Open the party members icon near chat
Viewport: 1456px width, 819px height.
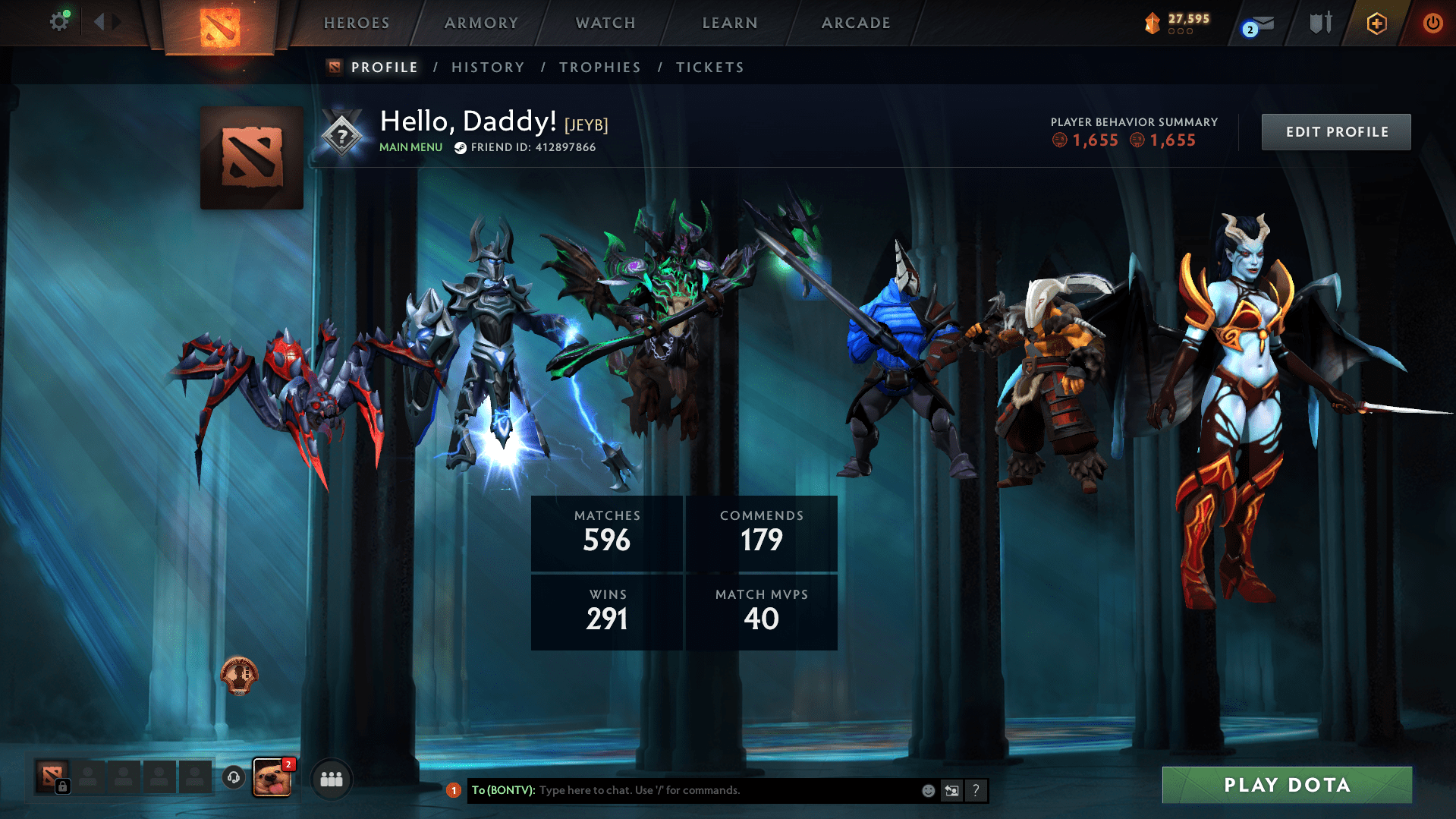coord(331,778)
